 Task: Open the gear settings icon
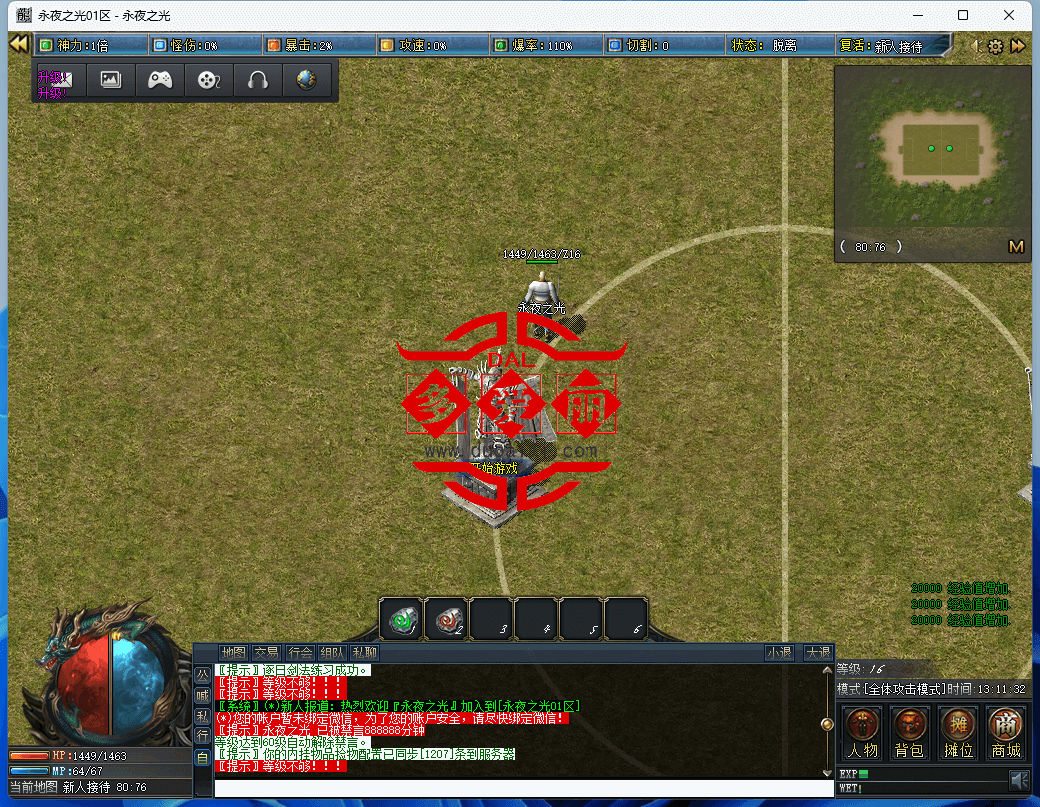995,46
